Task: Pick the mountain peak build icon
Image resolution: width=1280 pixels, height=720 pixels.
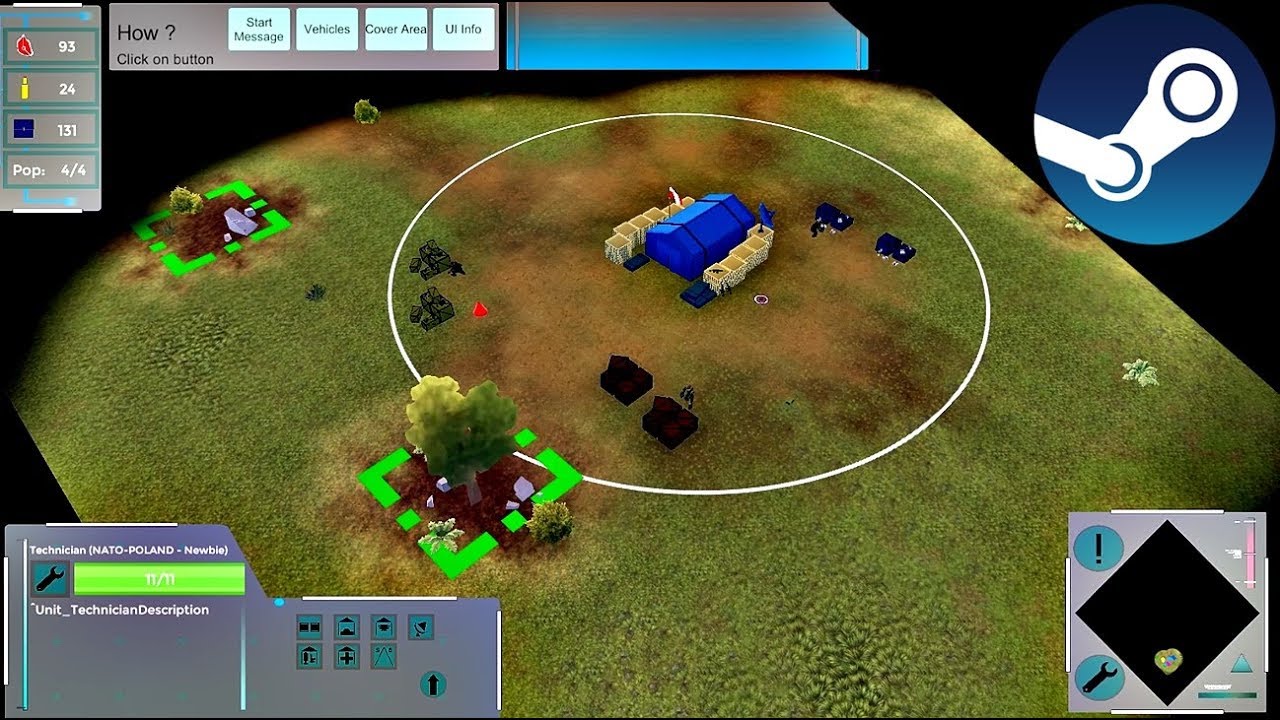Action: coord(384,657)
